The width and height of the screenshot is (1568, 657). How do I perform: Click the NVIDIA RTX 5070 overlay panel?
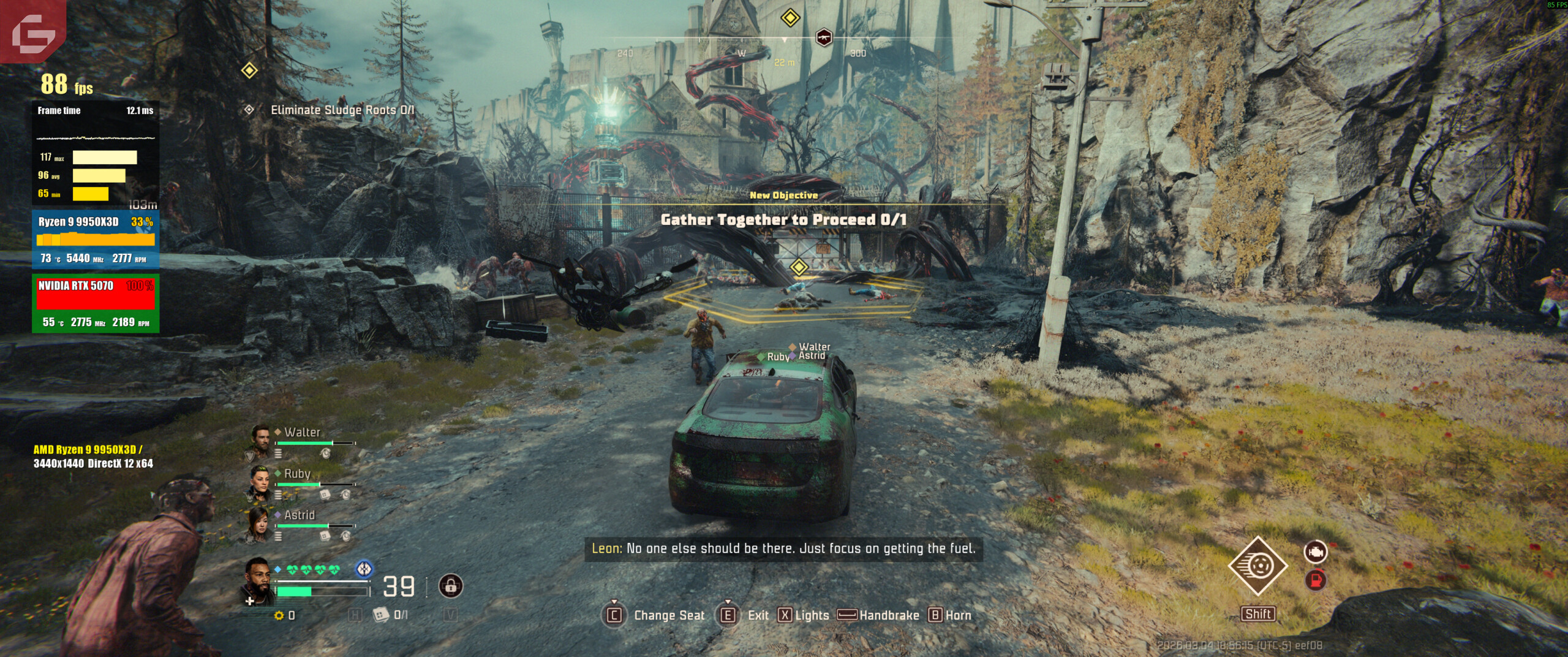coord(96,303)
